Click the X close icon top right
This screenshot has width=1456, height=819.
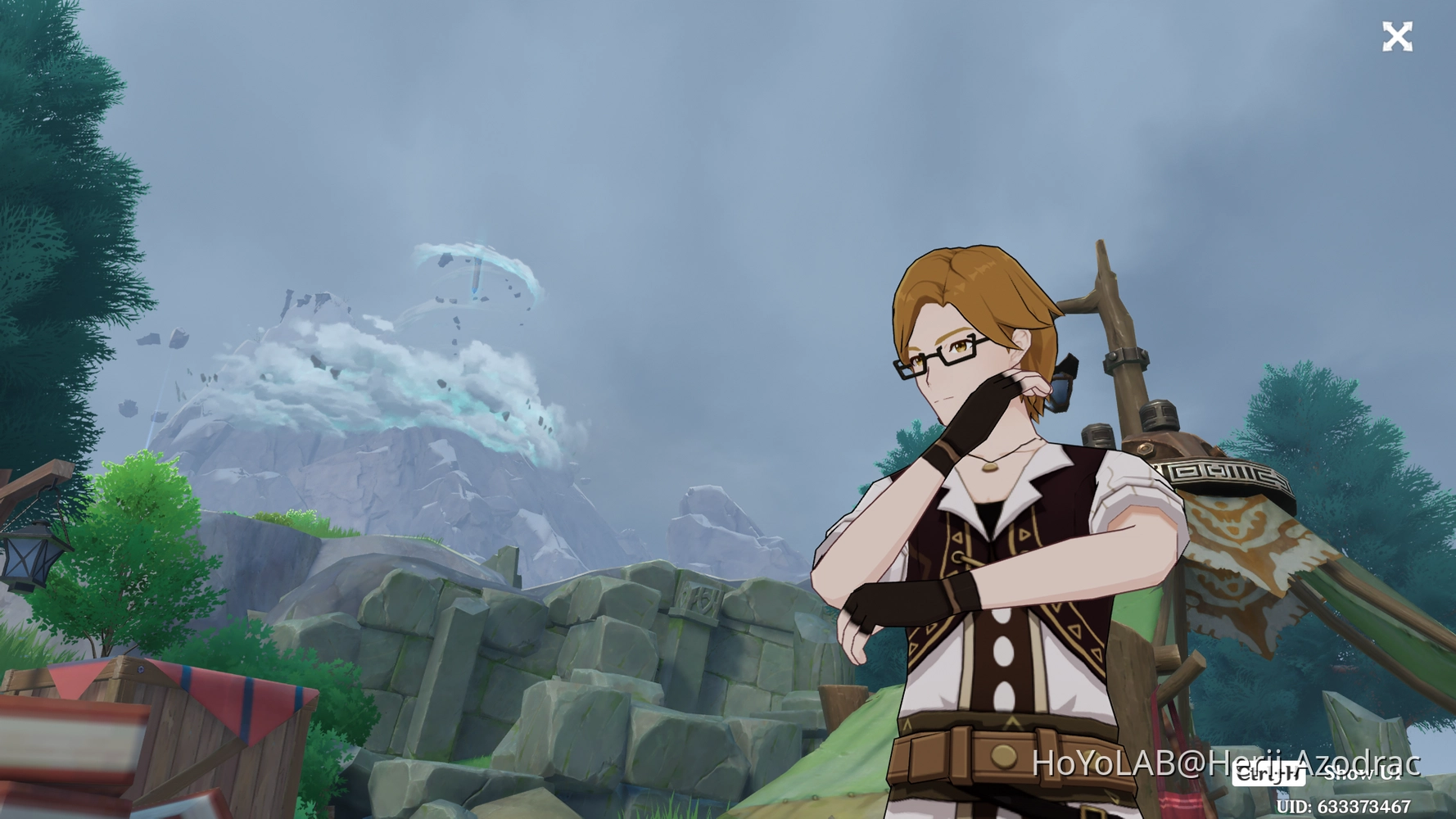pos(1399,36)
